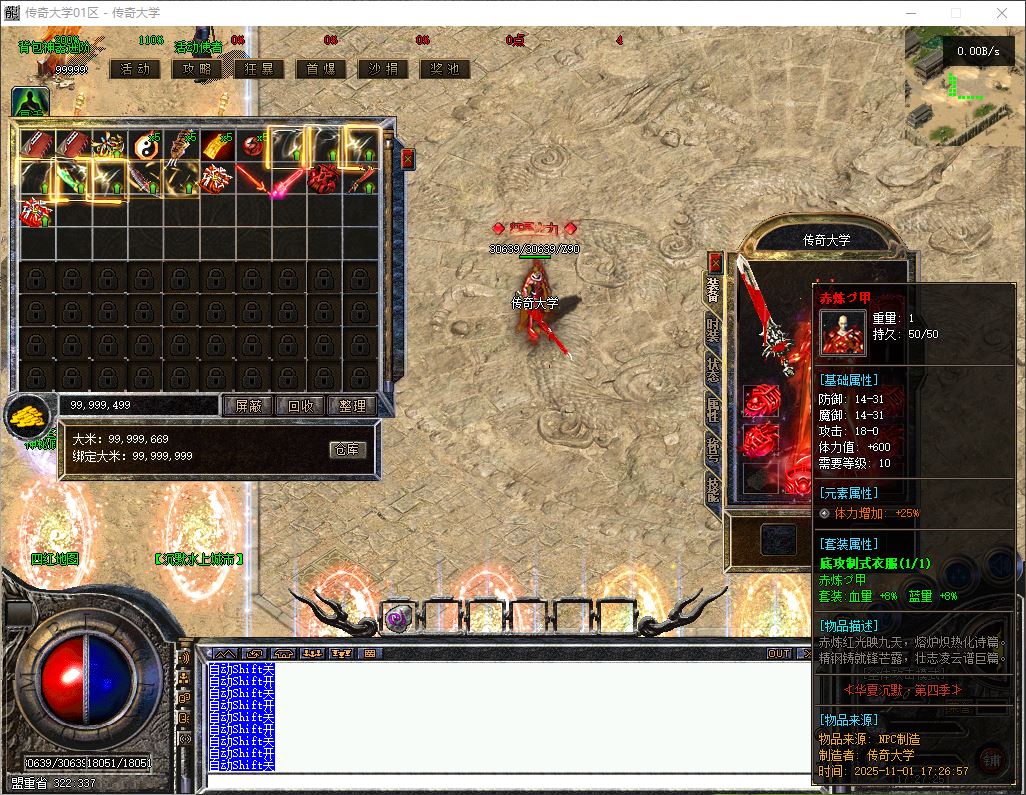1026x795 pixels.
Task: Close the inventory bag window
Action: click(x=407, y=158)
